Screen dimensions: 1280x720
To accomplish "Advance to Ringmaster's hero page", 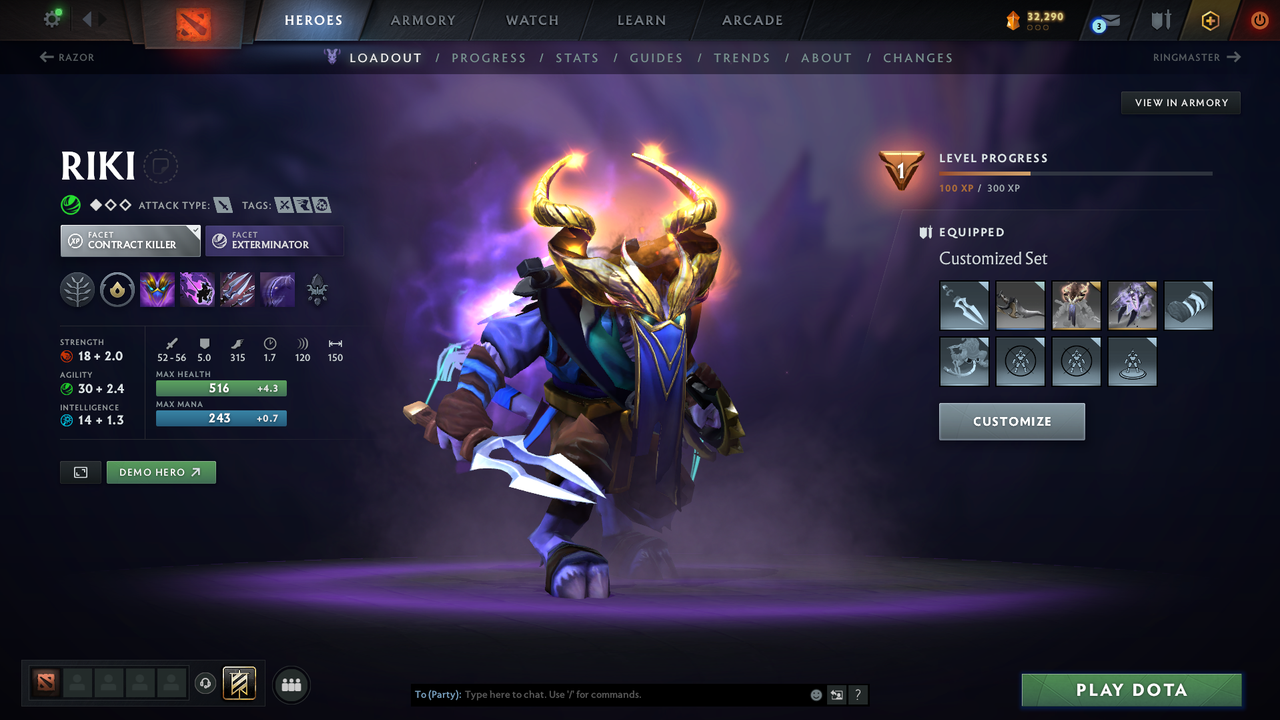I will [x=1195, y=57].
